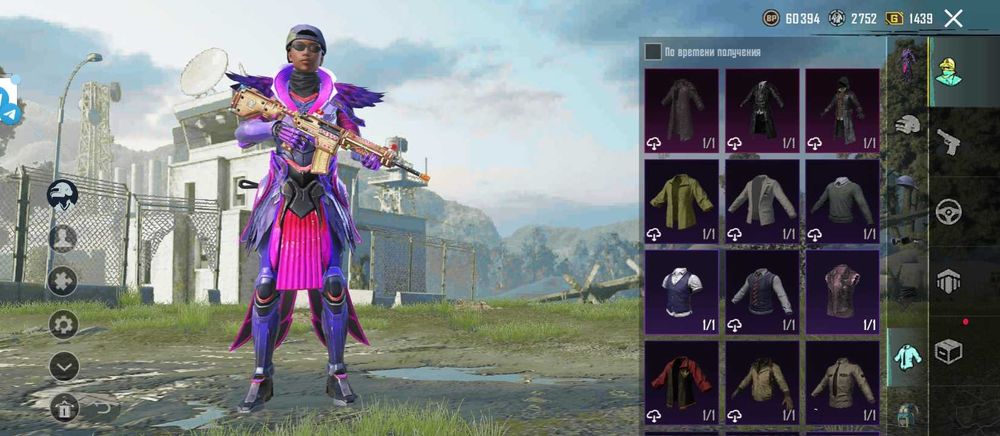Click the gear settings icon beside character

pyautogui.click(x=63, y=324)
